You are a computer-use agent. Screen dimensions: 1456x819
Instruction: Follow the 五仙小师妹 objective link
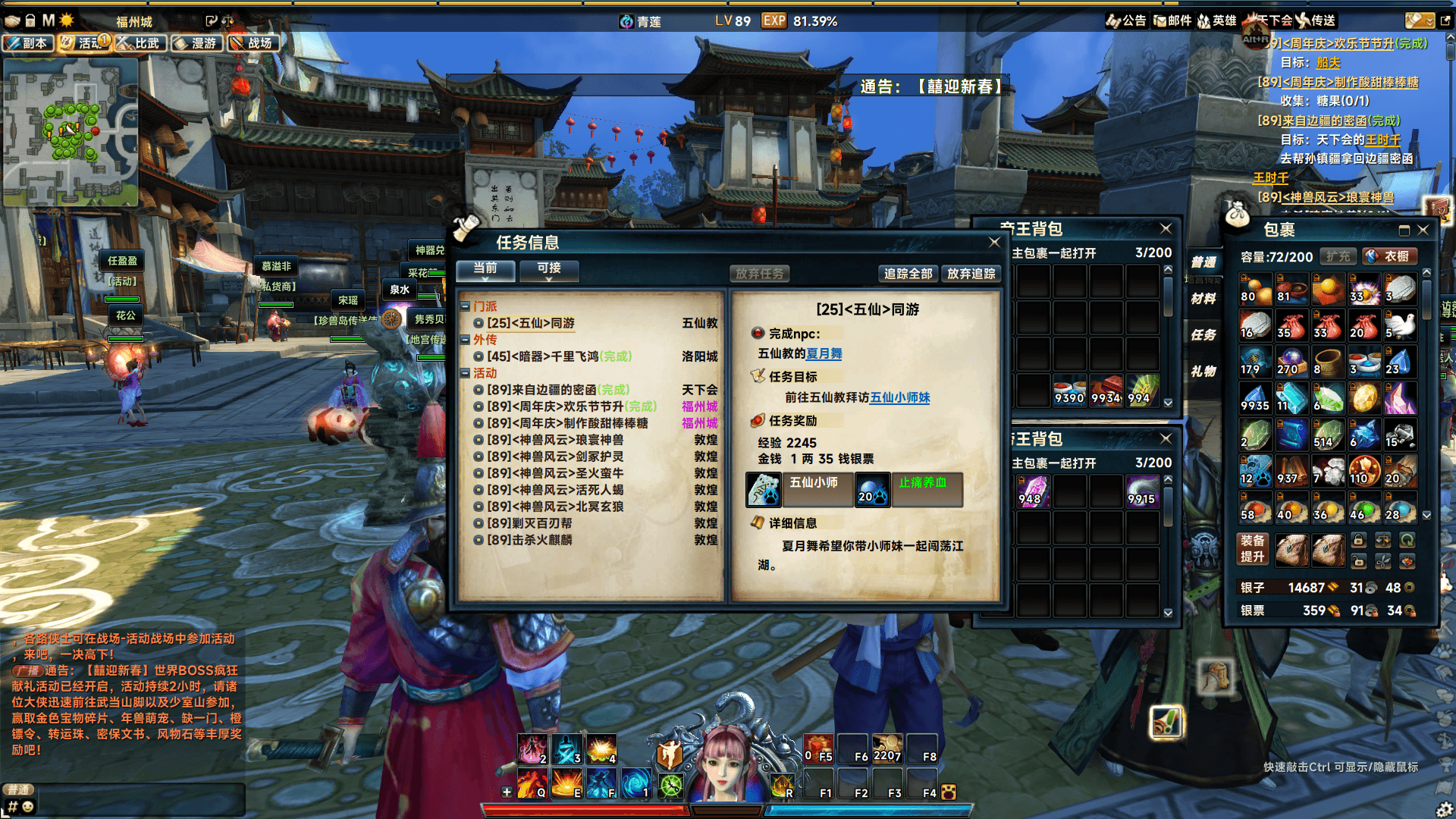point(899,397)
